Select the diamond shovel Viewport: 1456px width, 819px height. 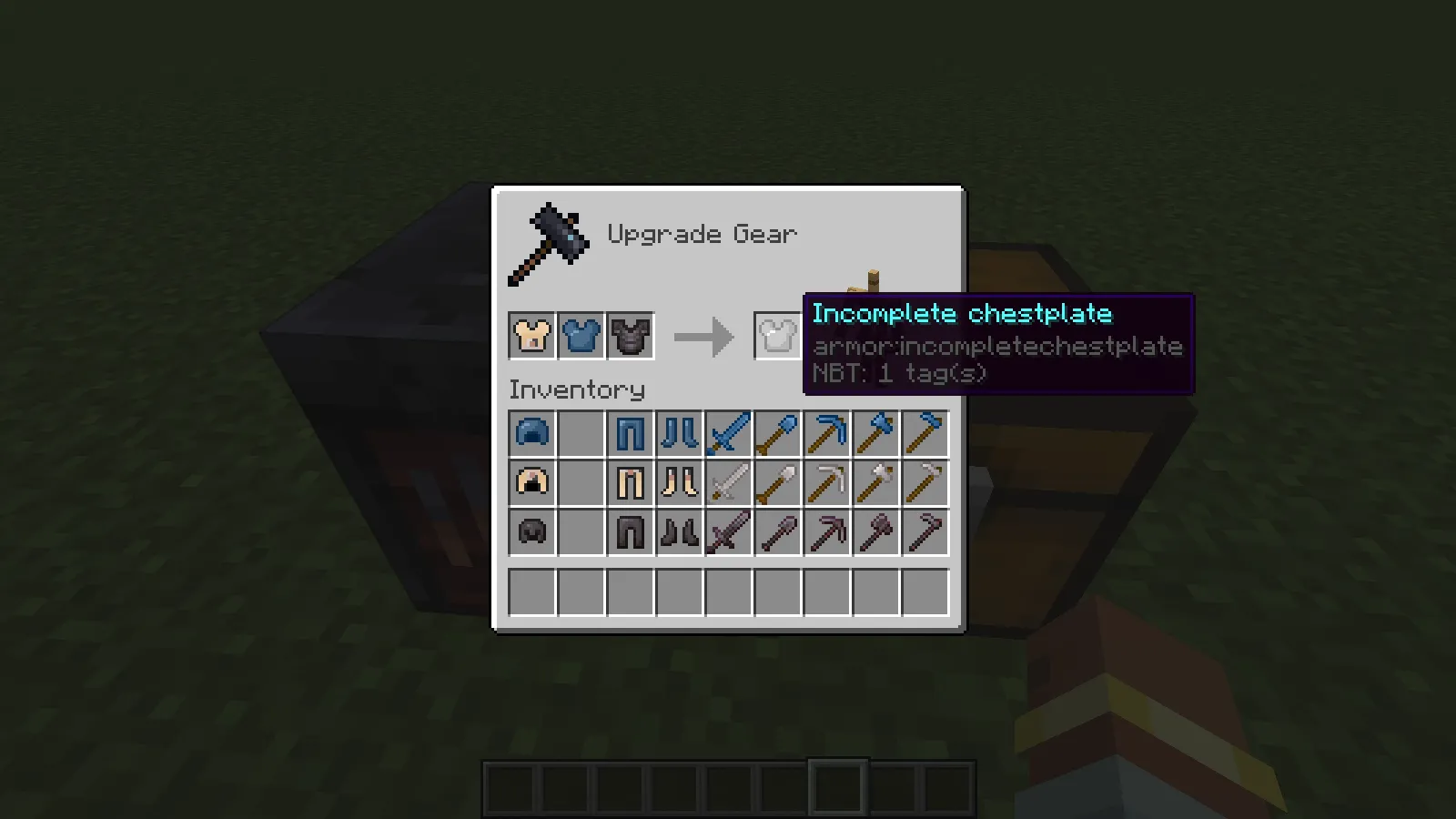pyautogui.click(x=778, y=433)
